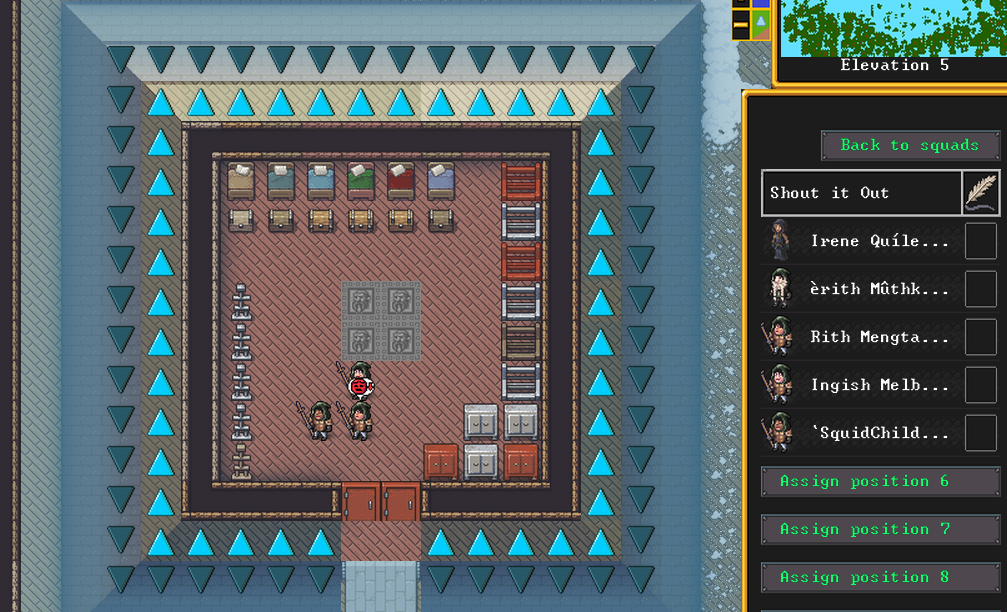Screen dimensions: 1007x612
Task: Click the minimap
Action: (x=892, y=28)
